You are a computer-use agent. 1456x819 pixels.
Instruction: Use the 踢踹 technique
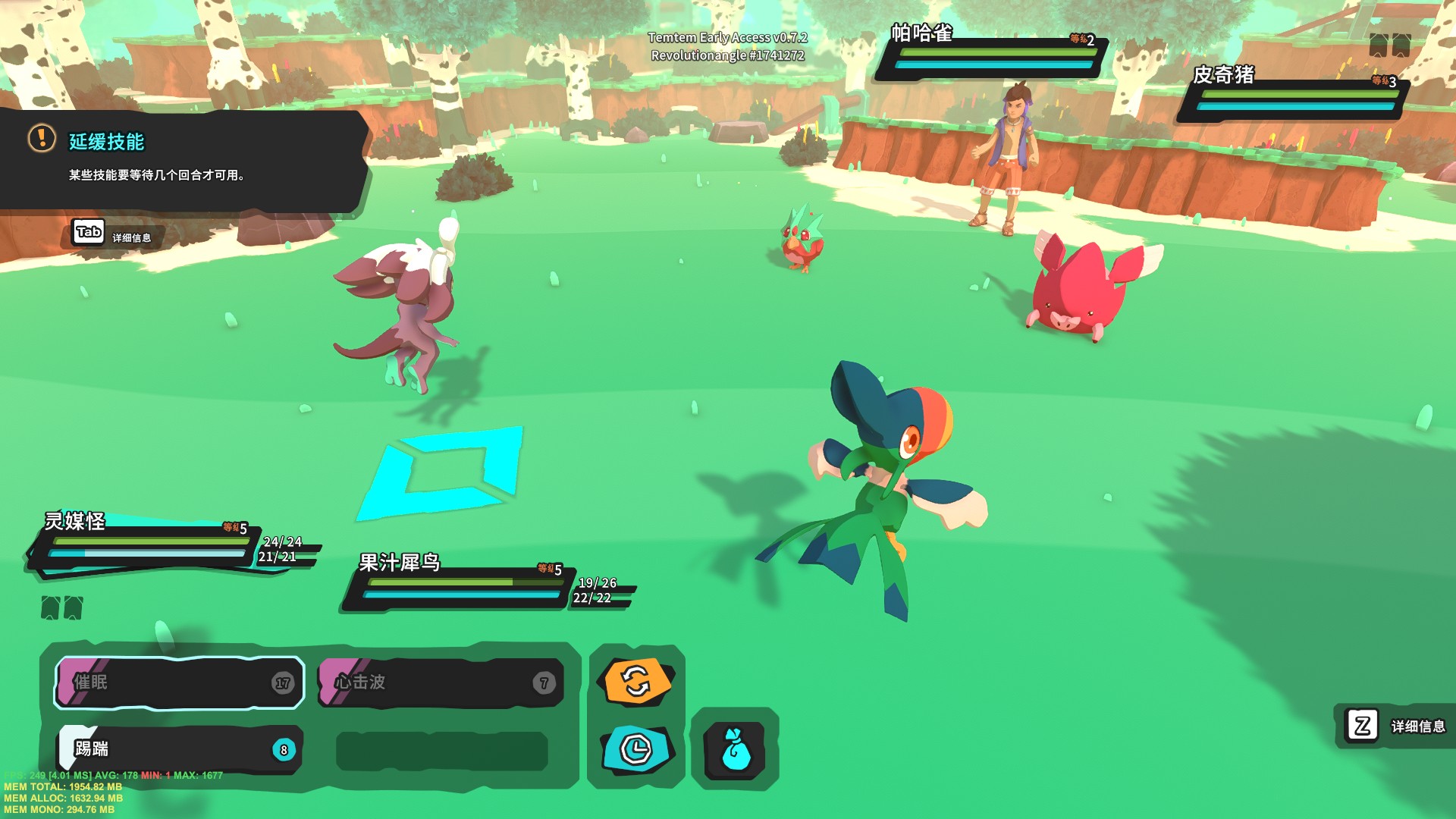pos(180,749)
